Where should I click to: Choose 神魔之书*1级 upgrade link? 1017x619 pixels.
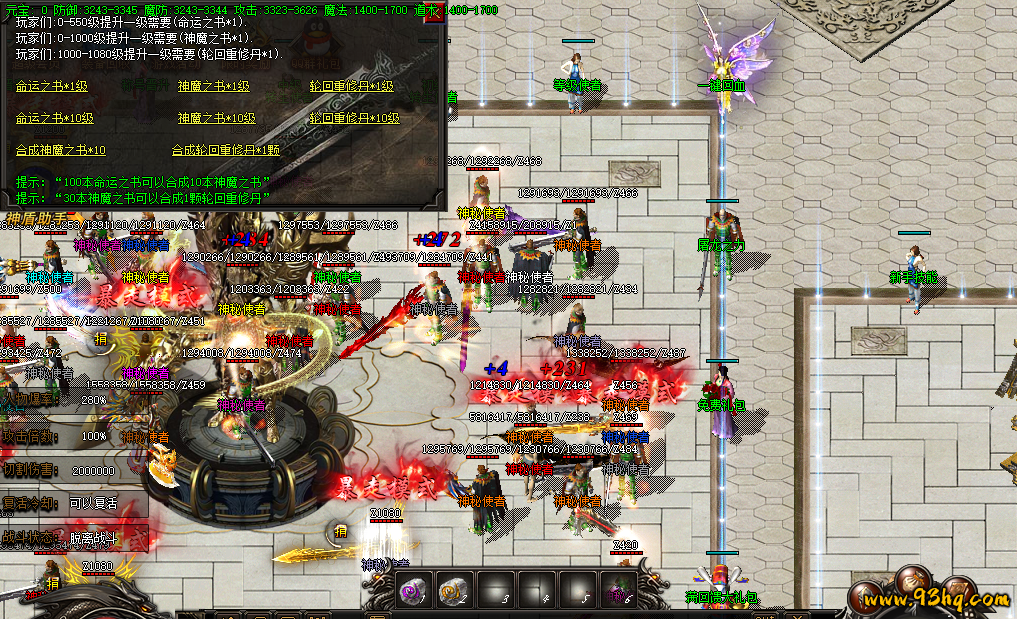click(214, 87)
